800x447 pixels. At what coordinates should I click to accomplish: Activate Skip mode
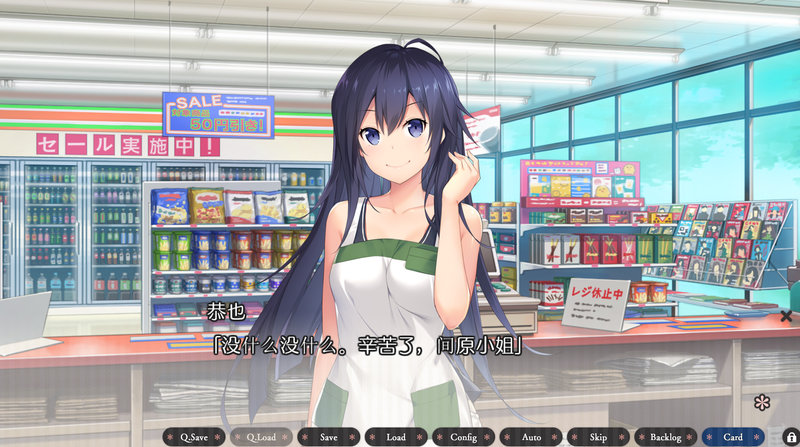coord(598,437)
